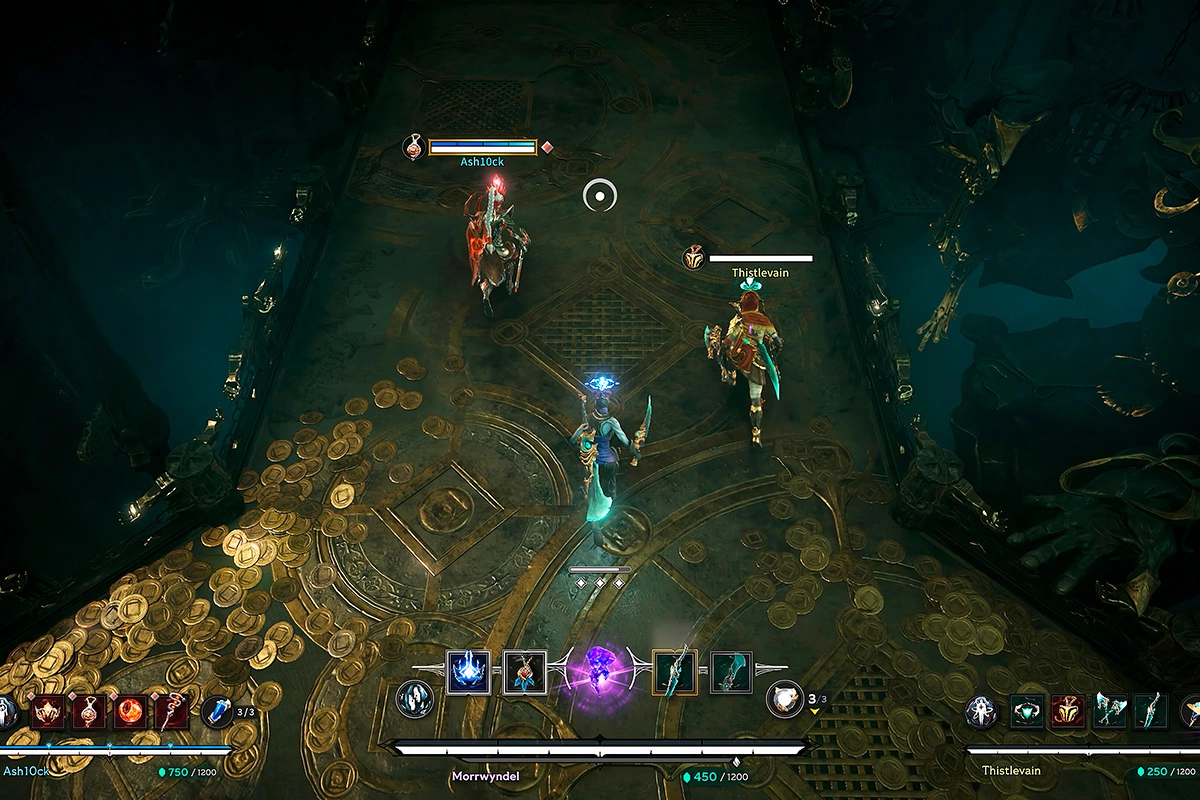Select Thistlevain's teal sword ability icon
The height and width of the screenshot is (800, 1200).
(x=1151, y=711)
